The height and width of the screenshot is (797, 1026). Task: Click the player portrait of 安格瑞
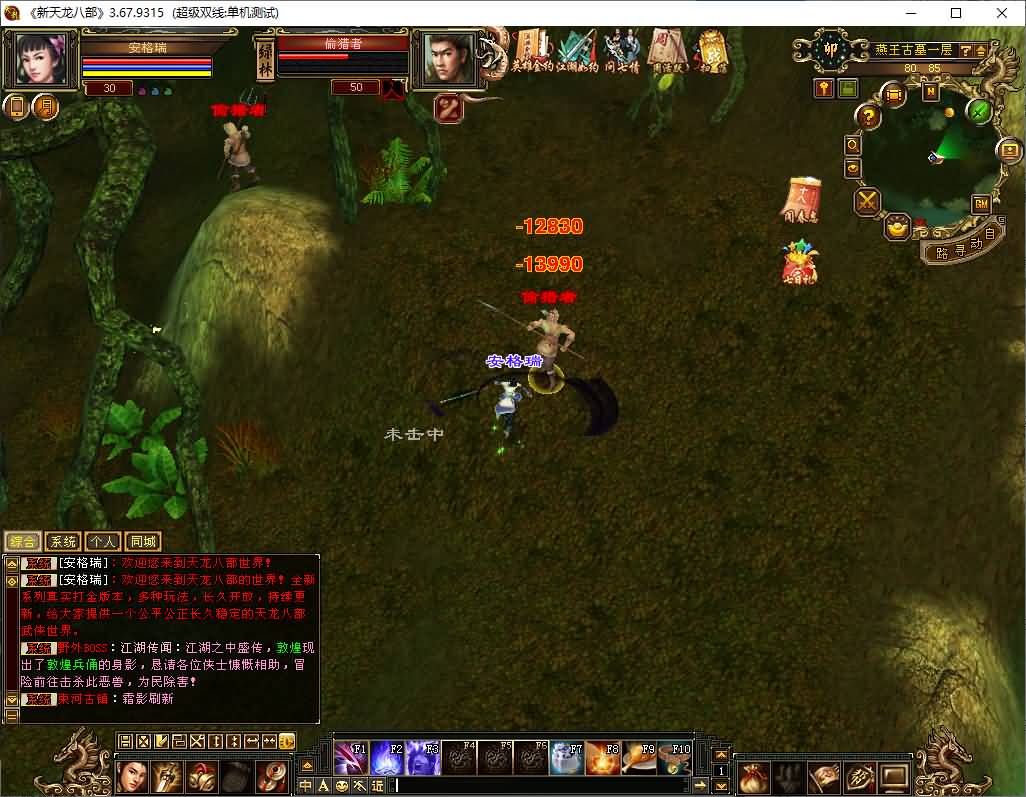pyautogui.click(x=42, y=60)
